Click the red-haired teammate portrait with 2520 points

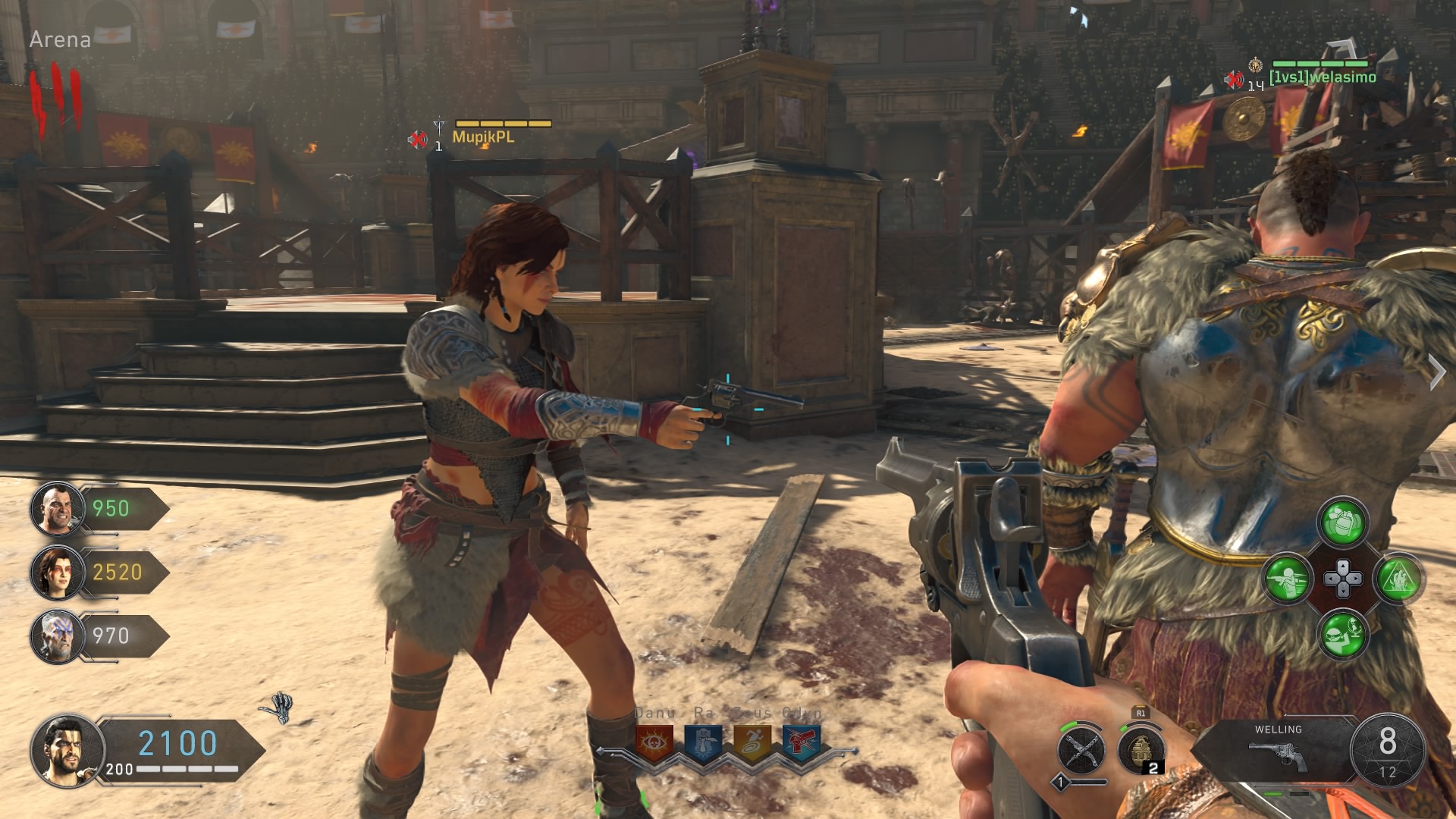pyautogui.click(x=57, y=573)
